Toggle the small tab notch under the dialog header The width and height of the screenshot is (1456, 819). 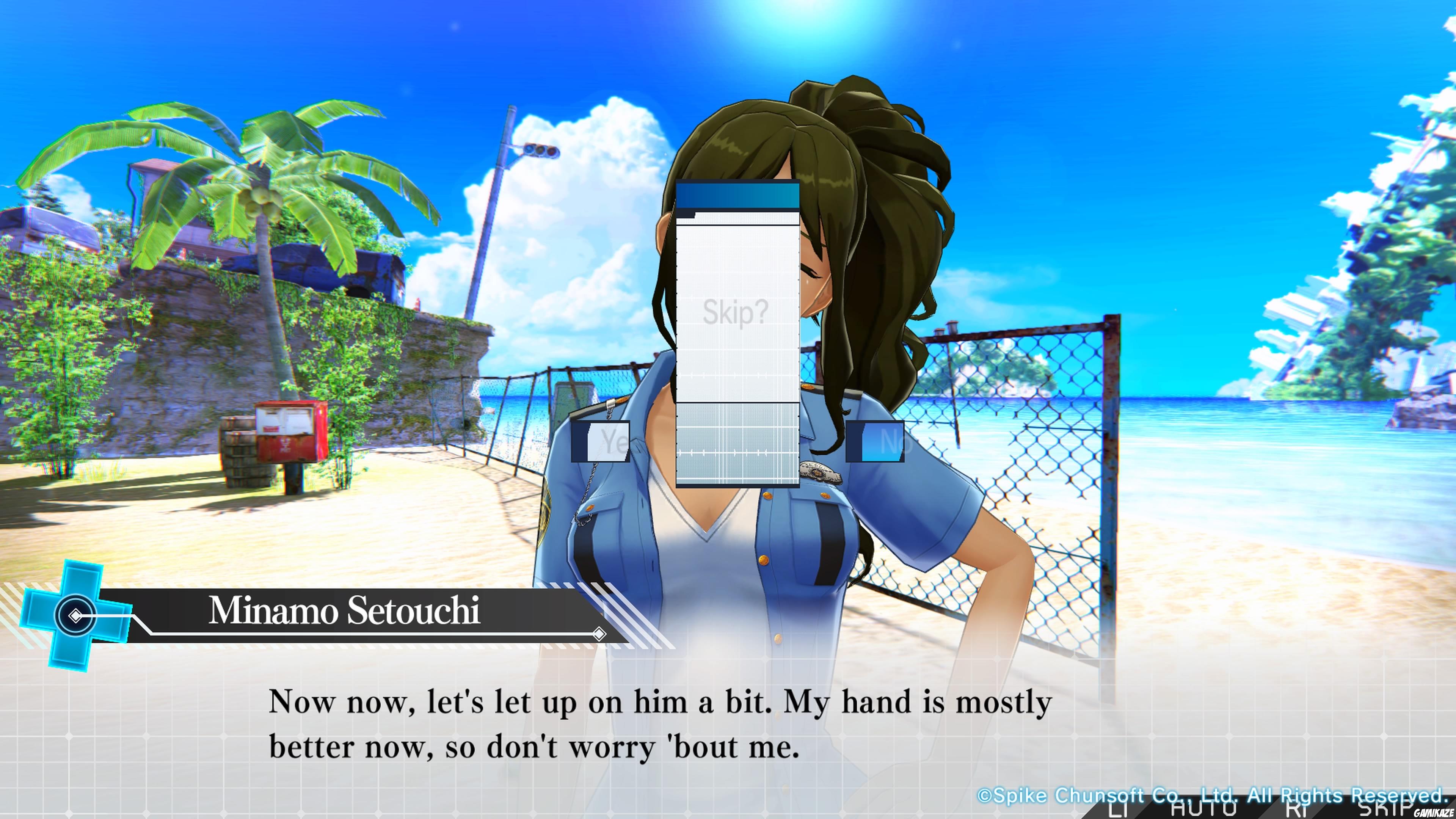(686, 213)
